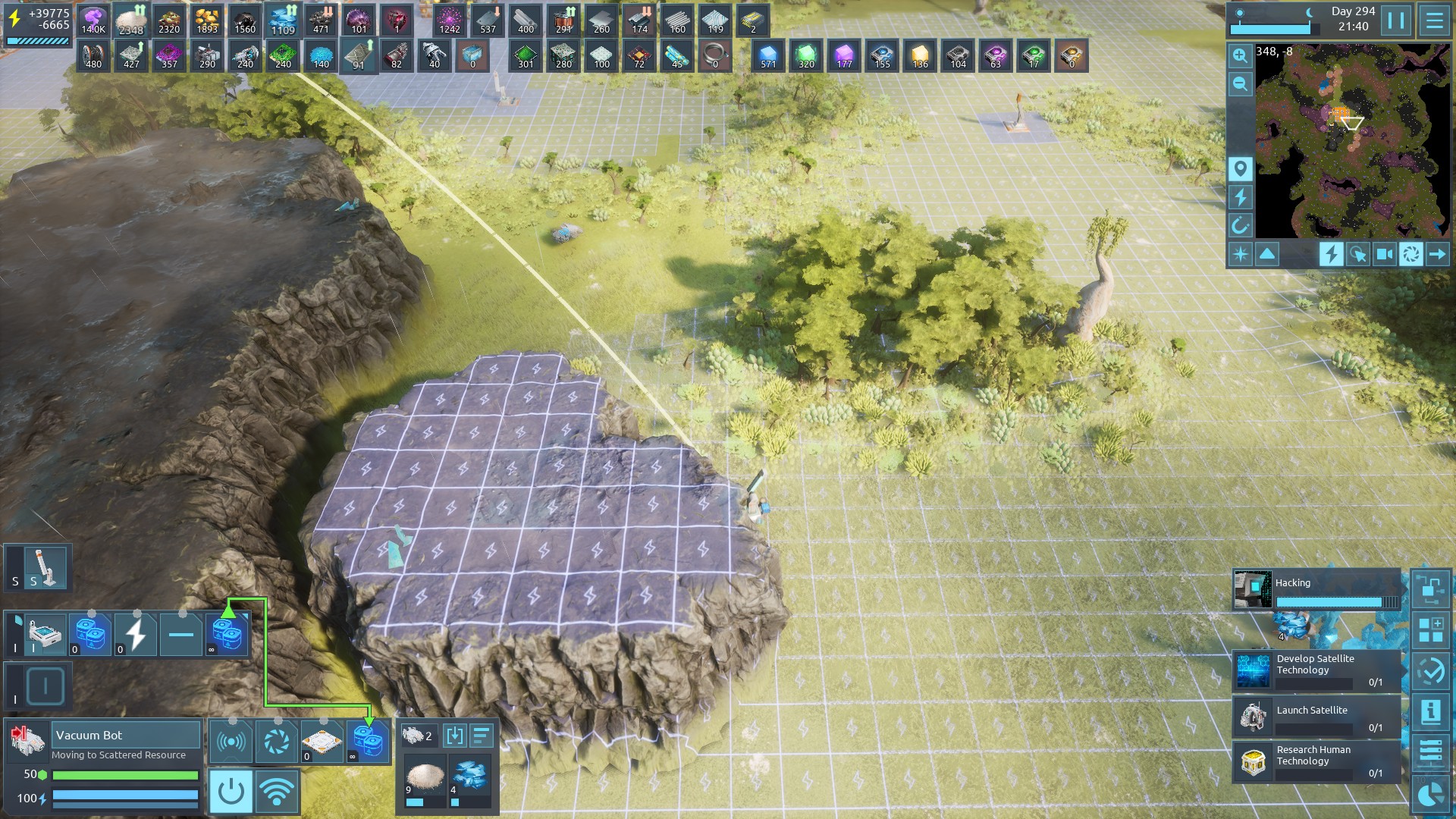Open the info panel button
The width and height of the screenshot is (1456, 819).
[1430, 711]
